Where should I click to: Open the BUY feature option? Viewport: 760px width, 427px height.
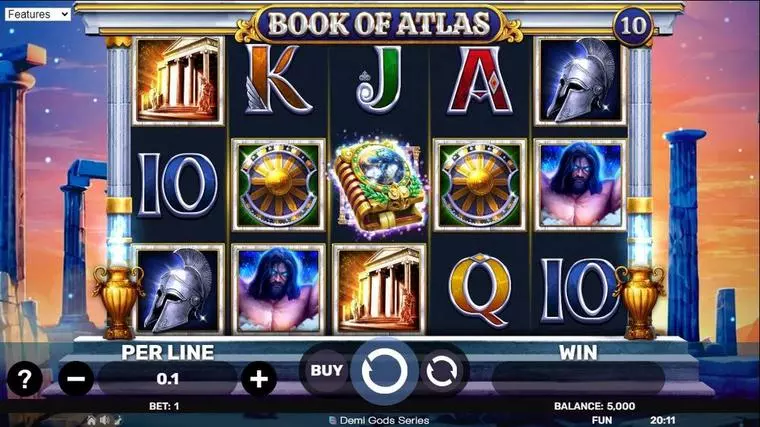326,371
